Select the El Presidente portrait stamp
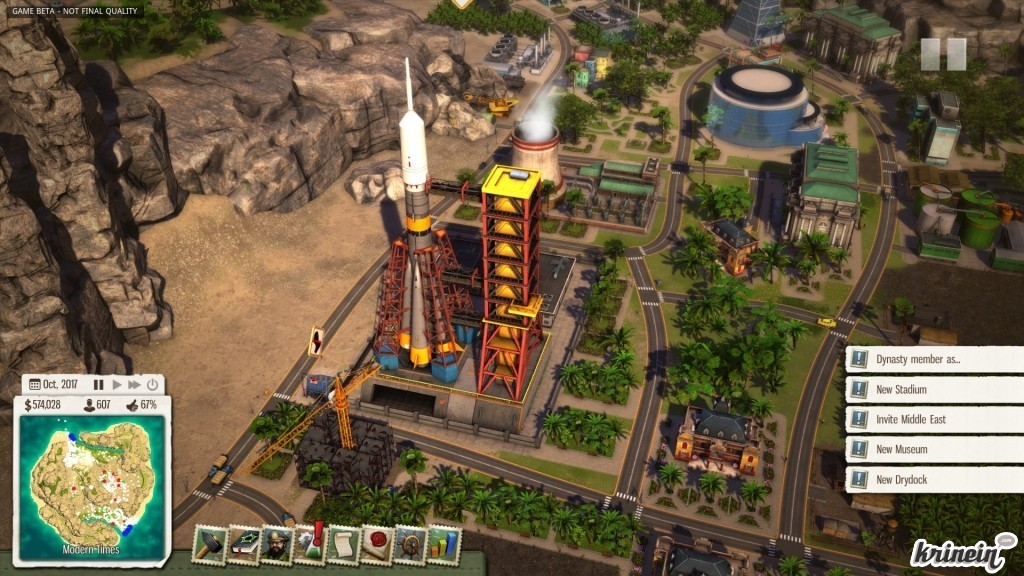This screenshot has width=1024, height=576. pyautogui.click(x=278, y=545)
